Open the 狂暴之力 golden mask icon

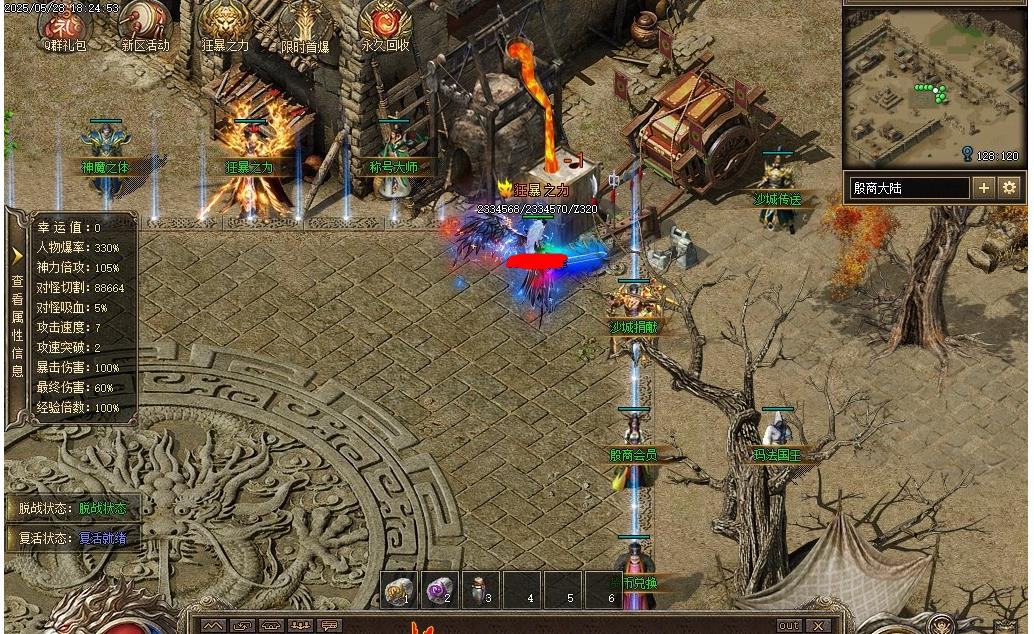tap(225, 22)
